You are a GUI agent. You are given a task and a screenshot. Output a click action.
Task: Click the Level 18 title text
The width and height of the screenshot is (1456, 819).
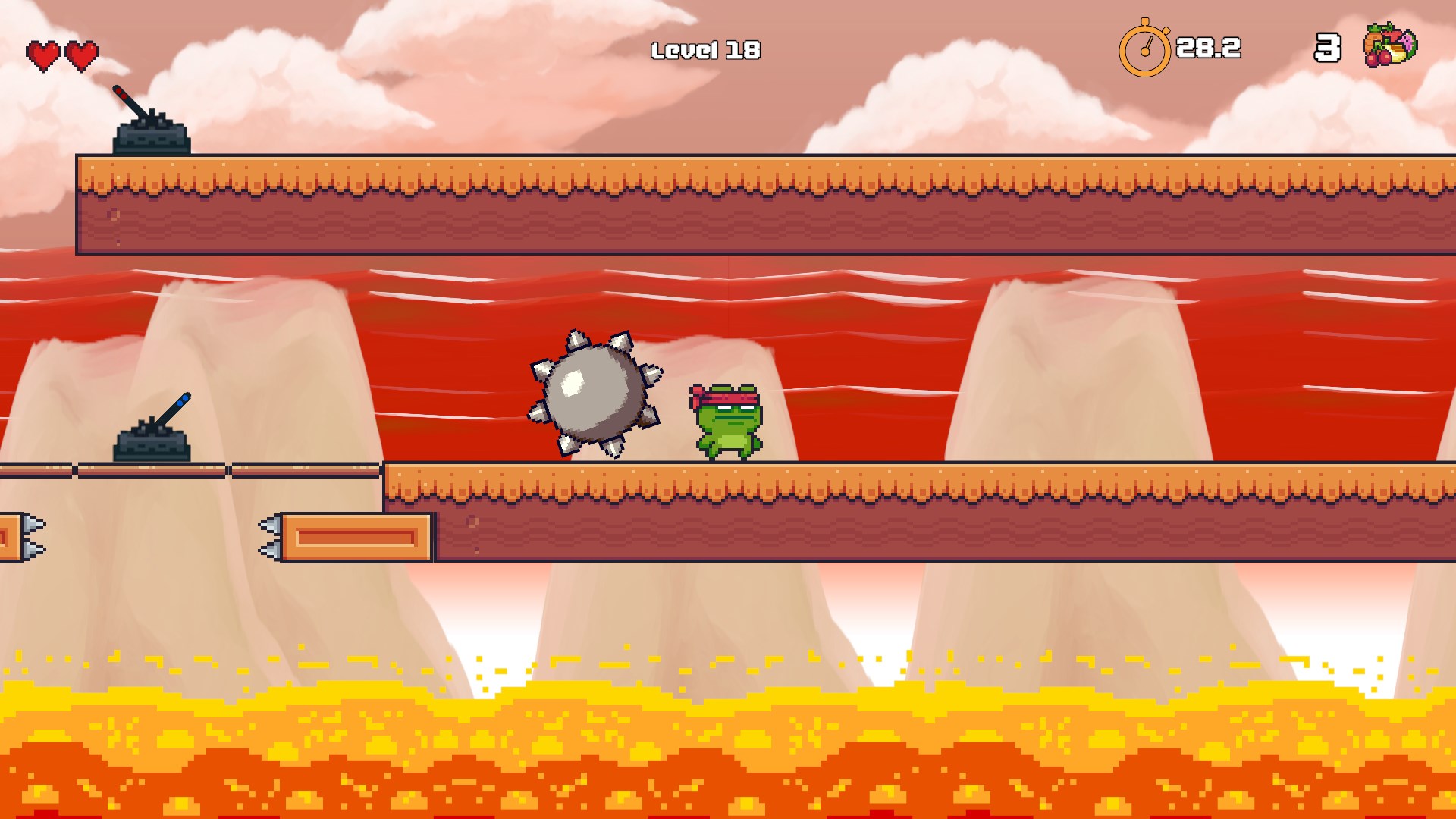pyautogui.click(x=706, y=49)
